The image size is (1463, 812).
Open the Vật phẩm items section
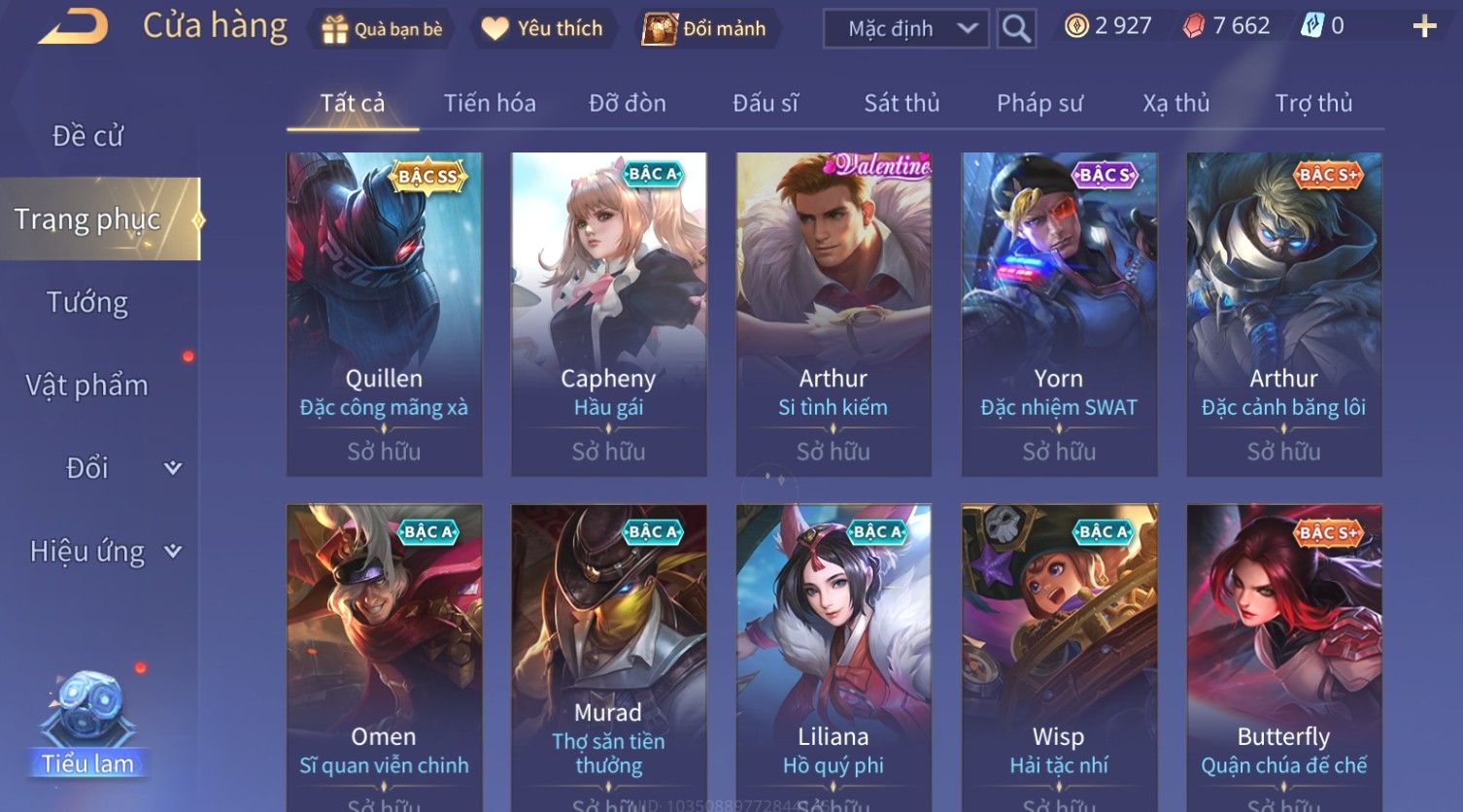pyautogui.click(x=87, y=386)
